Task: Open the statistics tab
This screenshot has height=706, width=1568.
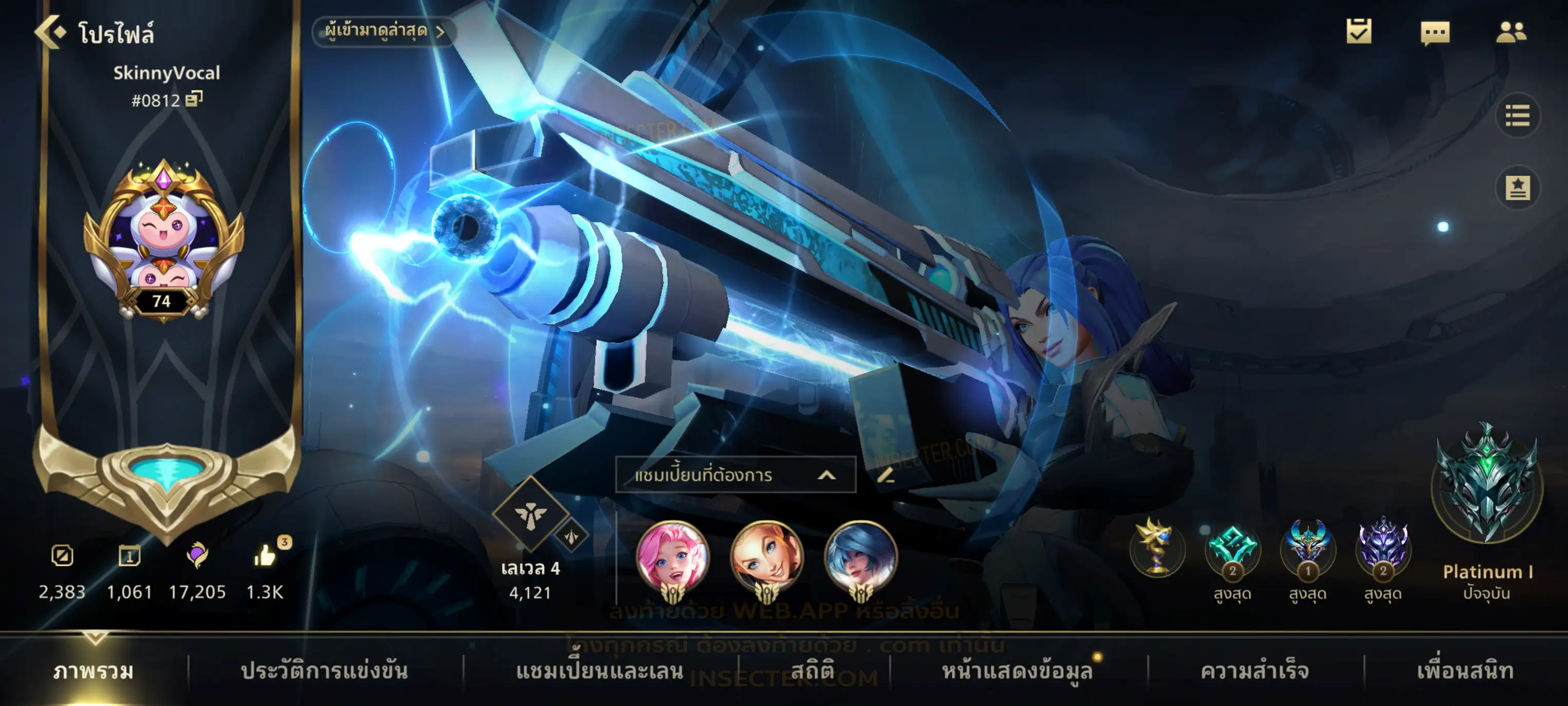Action: pyautogui.click(x=813, y=671)
